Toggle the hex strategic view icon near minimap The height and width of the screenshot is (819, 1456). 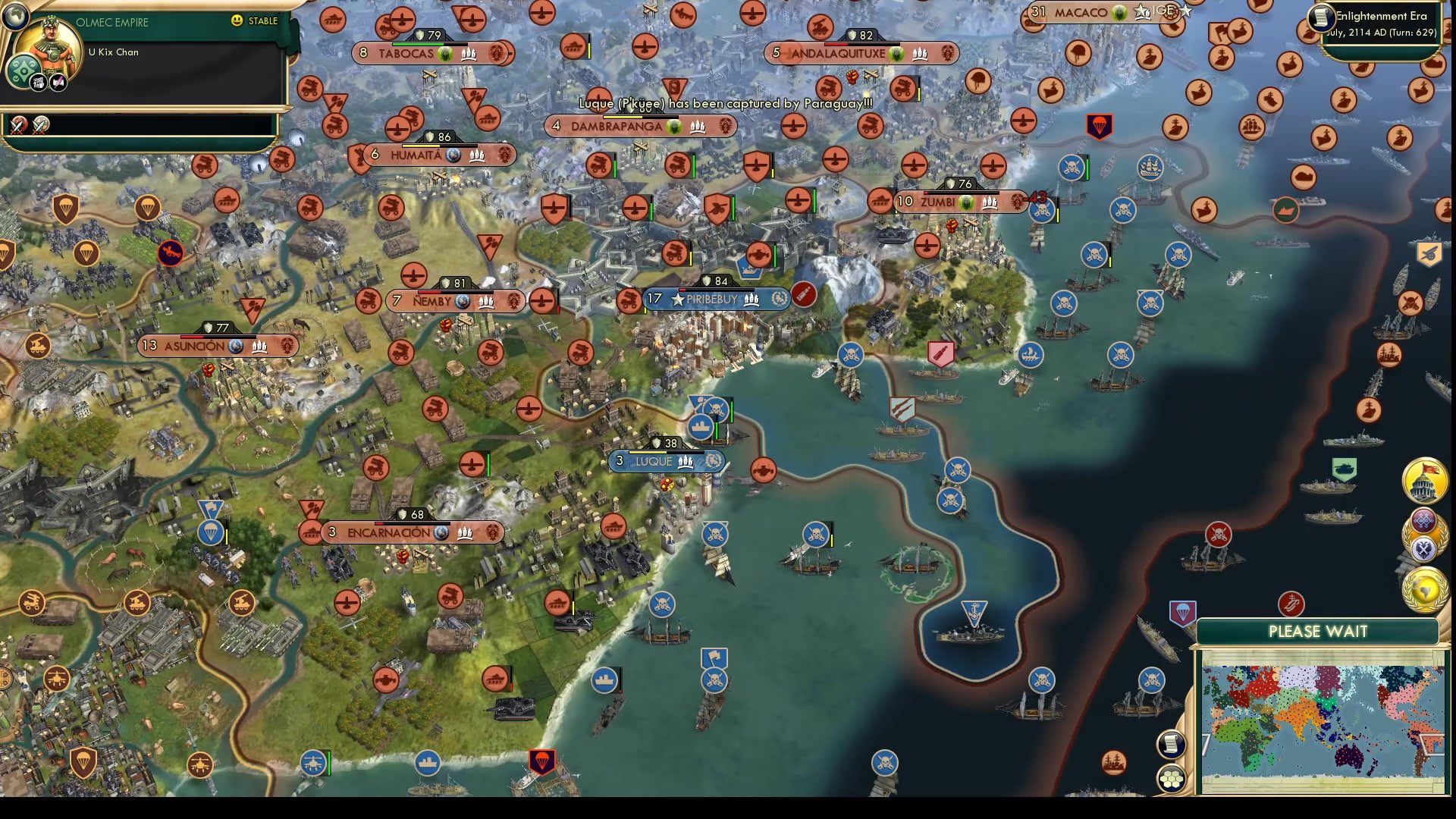click(1172, 777)
